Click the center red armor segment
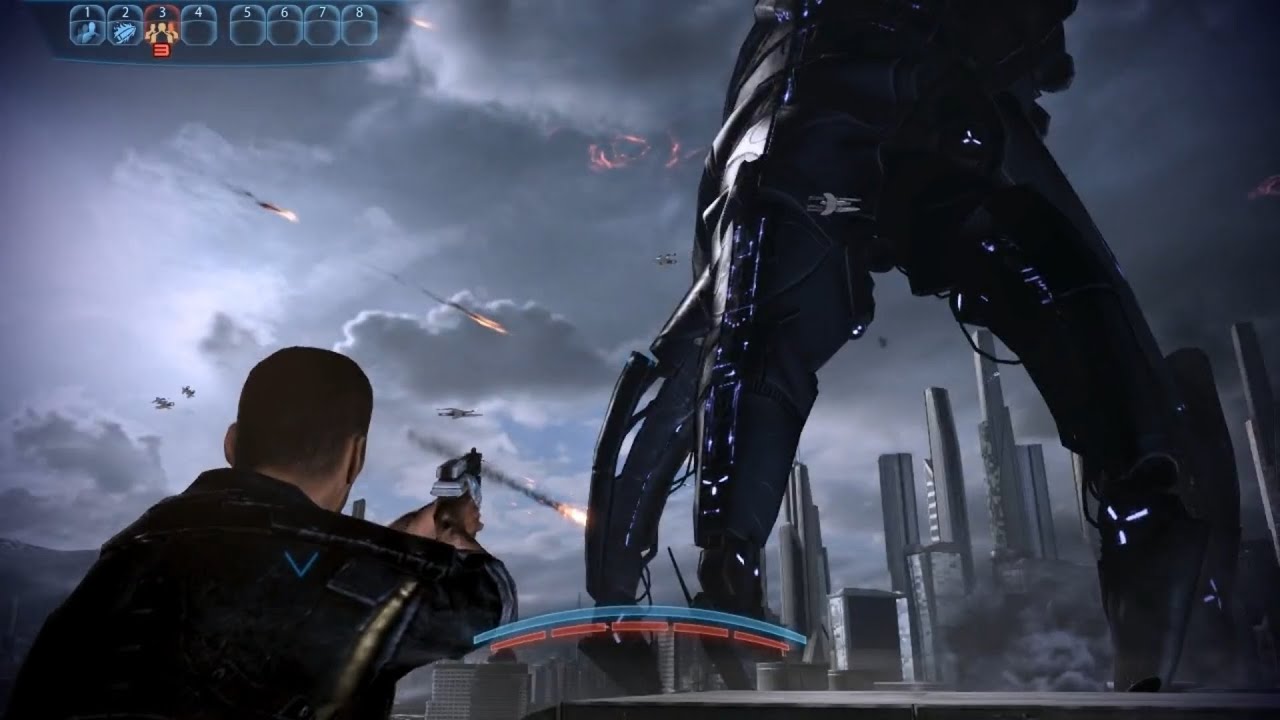Viewport: 1280px width, 720px height. (640, 625)
